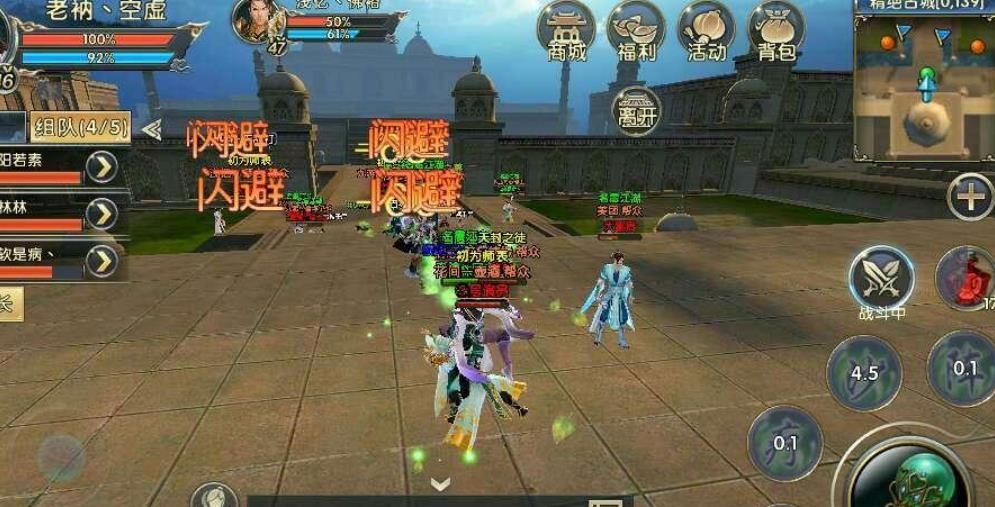Open the 活动 events menu
995x507 pixels.
pos(706,31)
